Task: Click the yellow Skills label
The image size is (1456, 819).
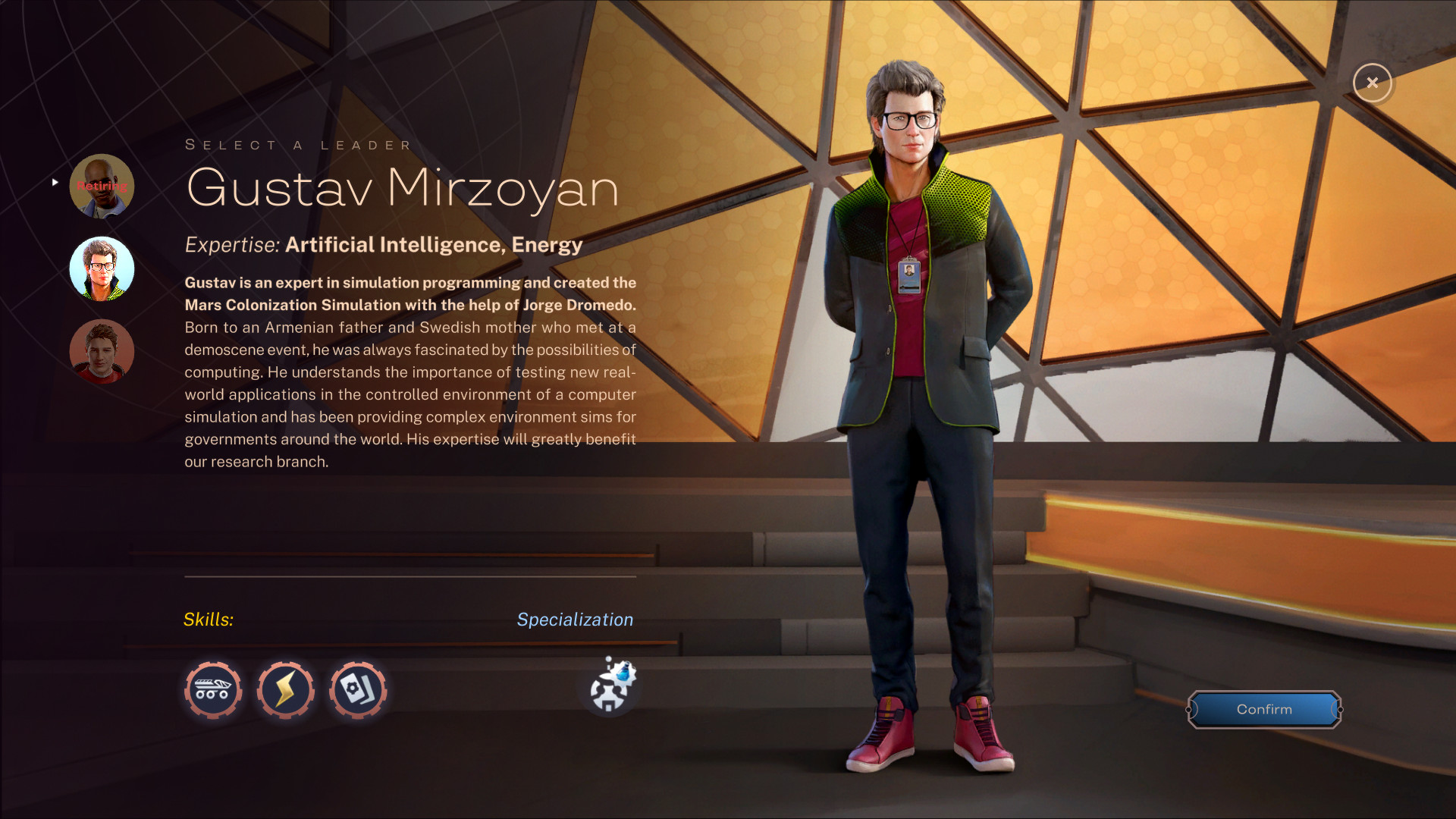Action: pos(209,619)
